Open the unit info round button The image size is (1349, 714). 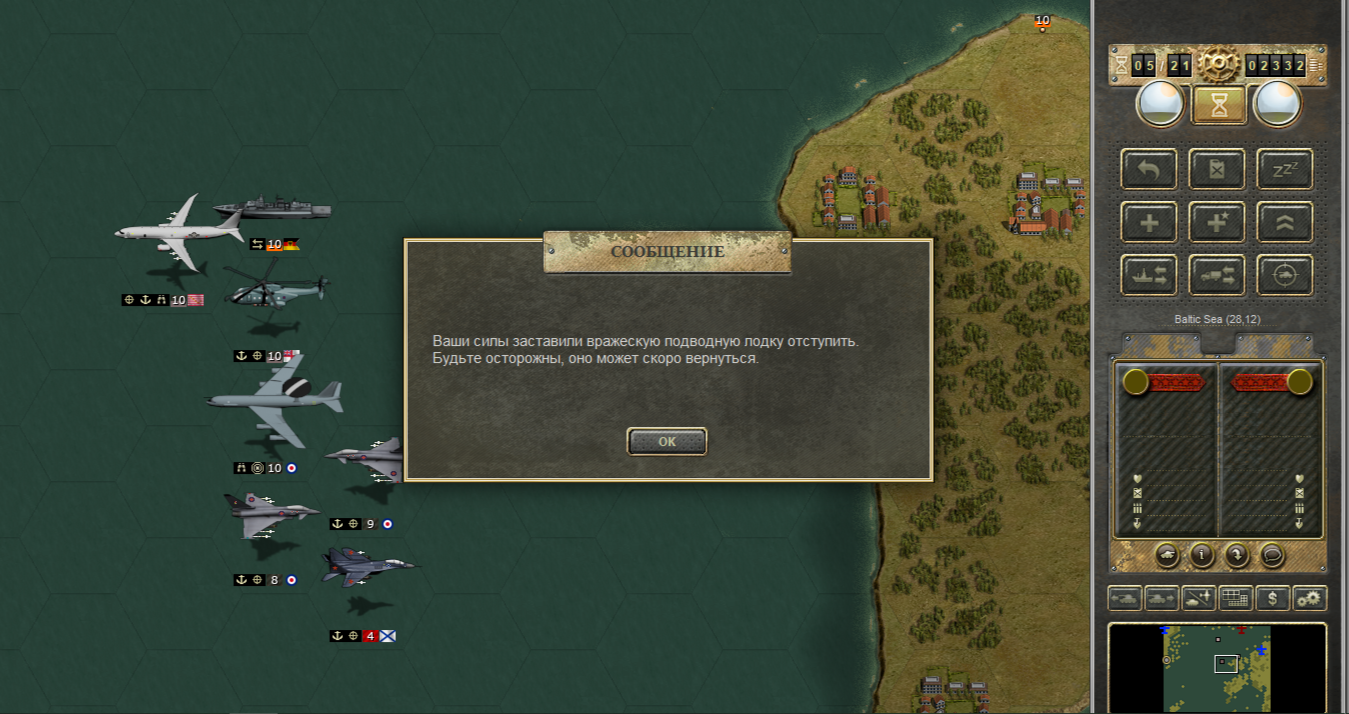pos(1201,554)
